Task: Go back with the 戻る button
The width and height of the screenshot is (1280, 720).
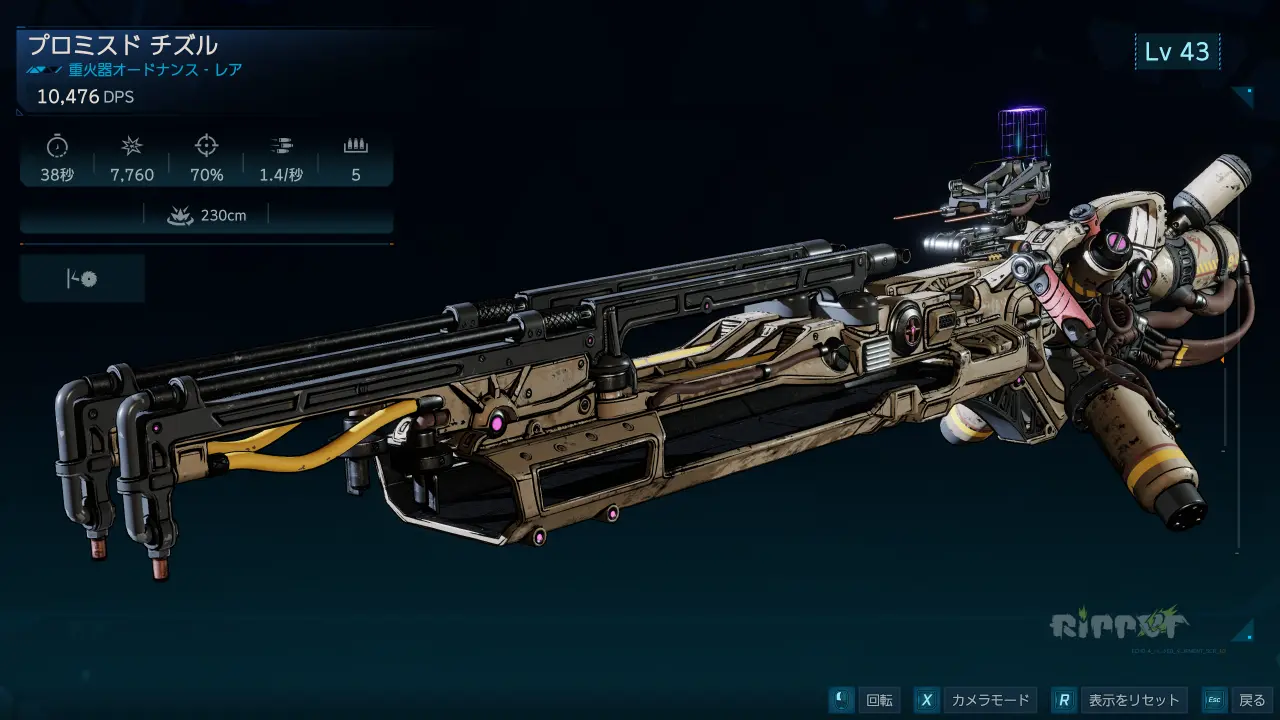Action: coord(1238,700)
